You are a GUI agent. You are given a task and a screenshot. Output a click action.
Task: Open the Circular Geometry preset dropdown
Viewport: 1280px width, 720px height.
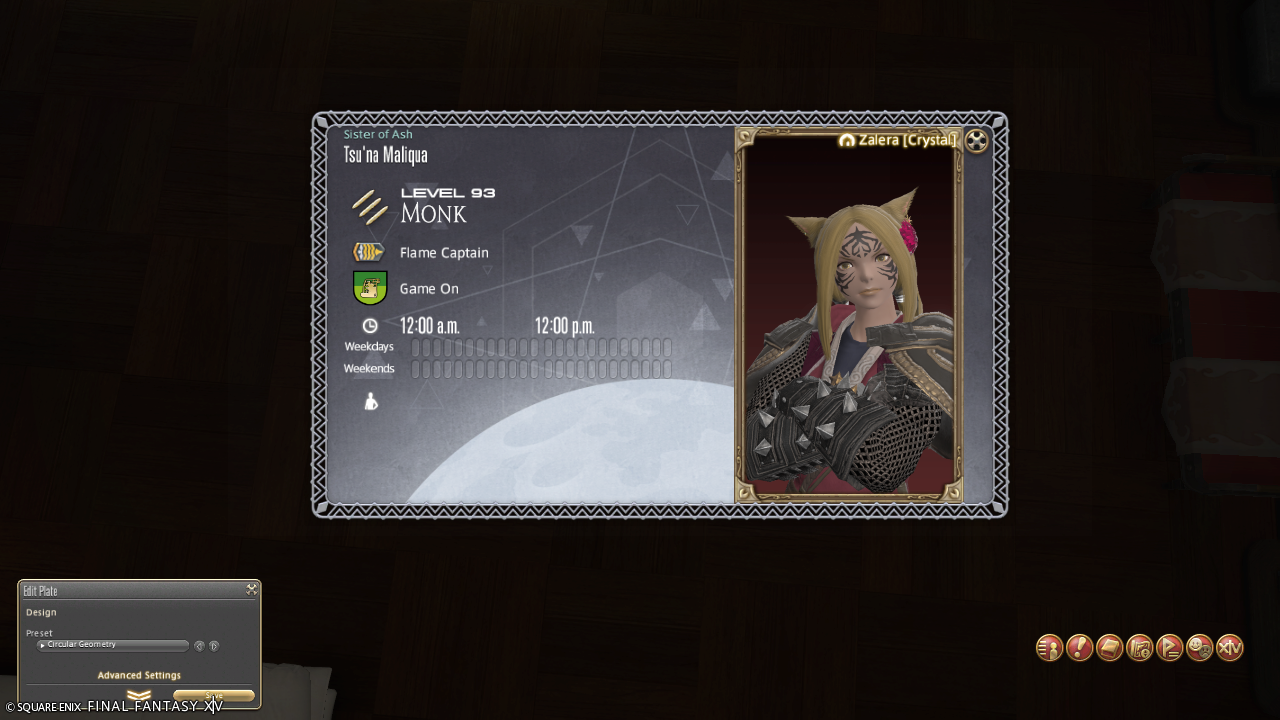[113, 645]
